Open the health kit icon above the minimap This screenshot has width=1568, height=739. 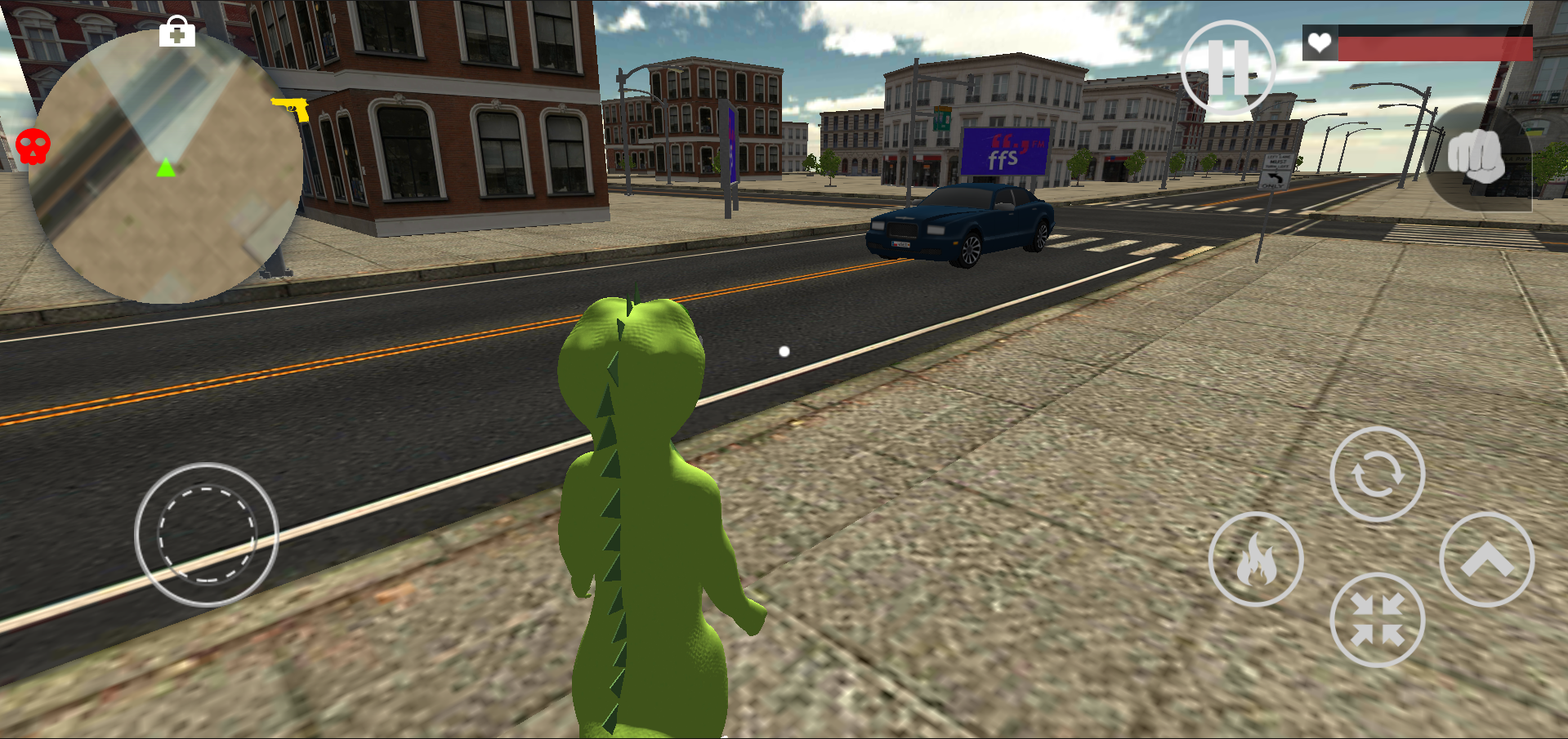(176, 33)
